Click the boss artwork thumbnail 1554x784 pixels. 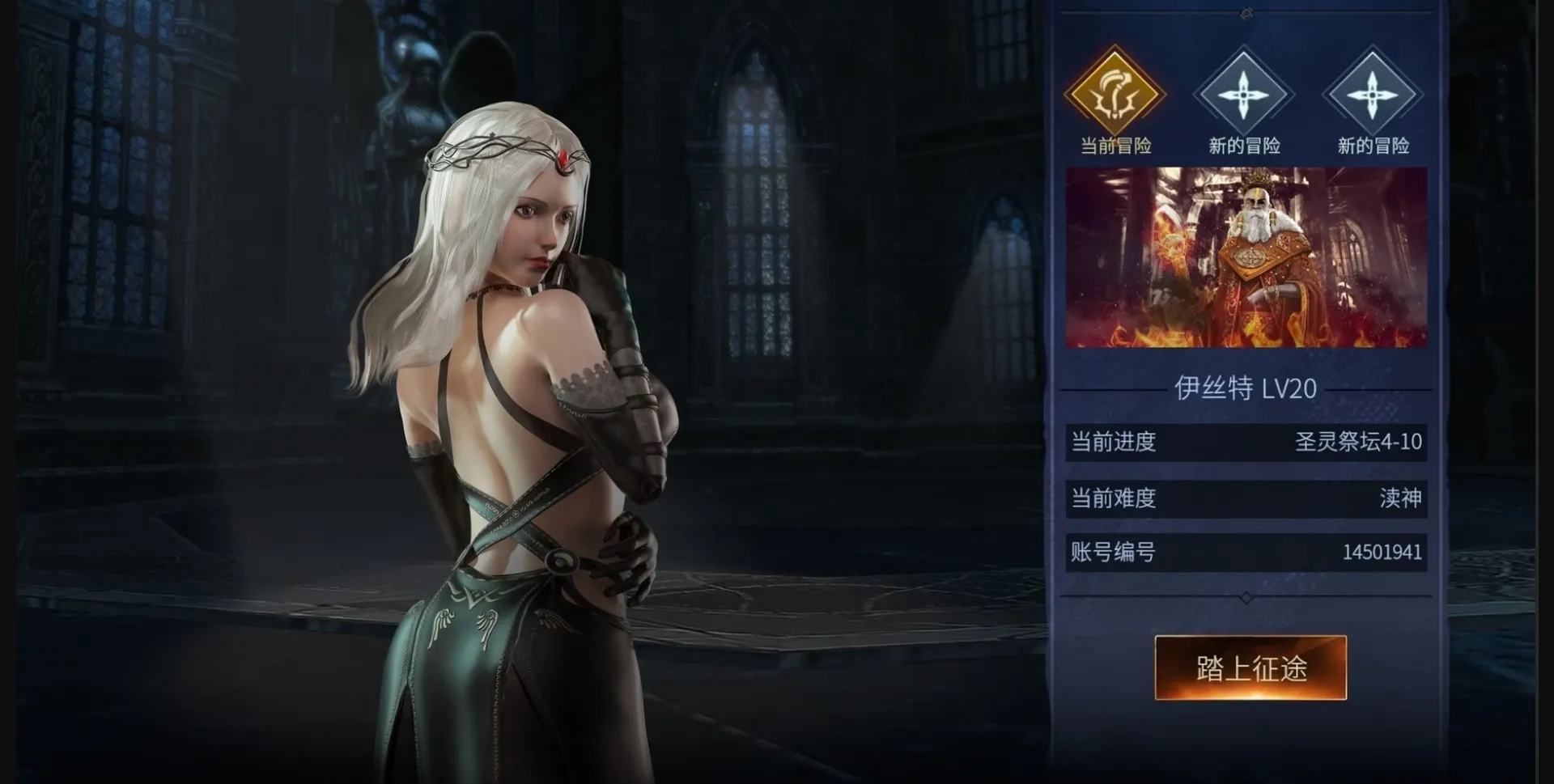tap(1249, 256)
